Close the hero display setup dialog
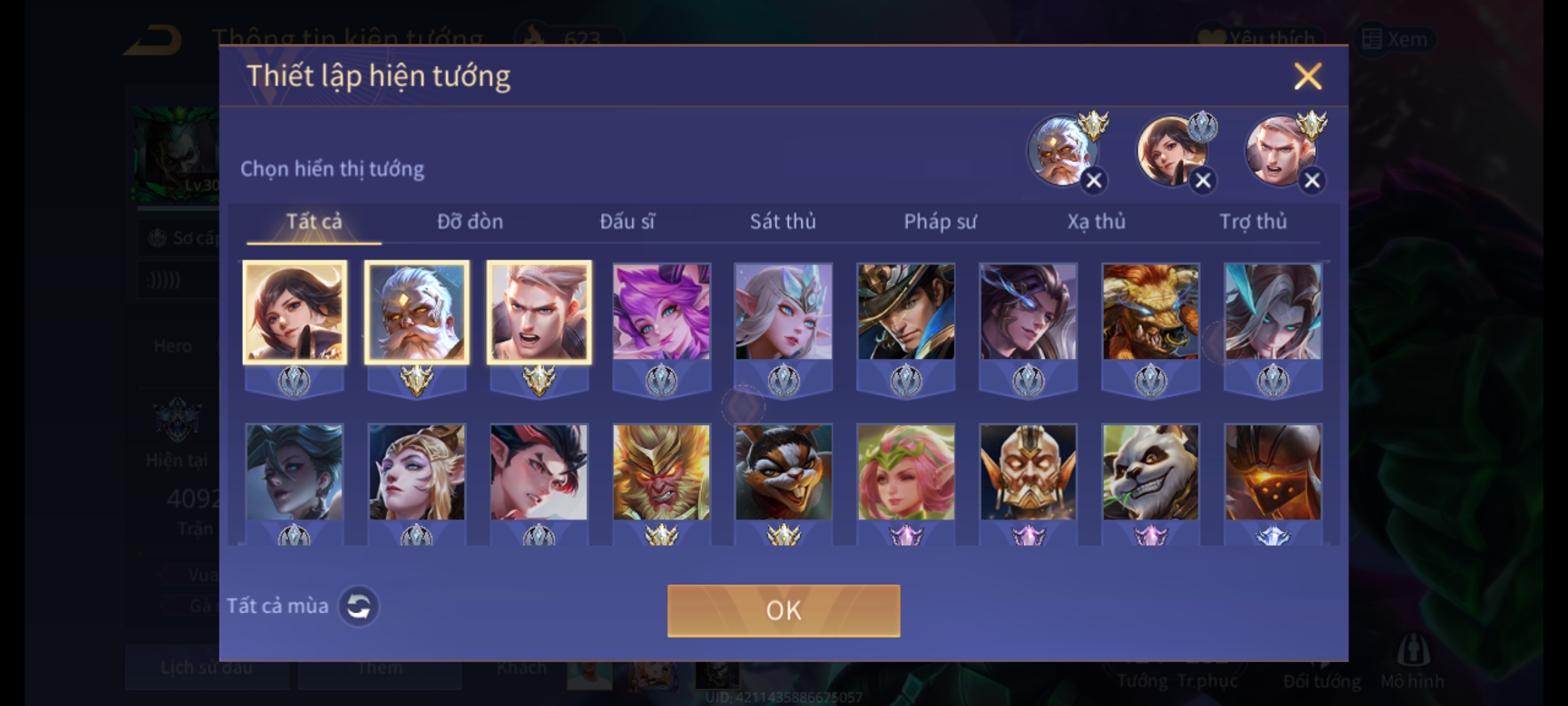Viewport: 1568px width, 706px height. pyautogui.click(x=1307, y=76)
